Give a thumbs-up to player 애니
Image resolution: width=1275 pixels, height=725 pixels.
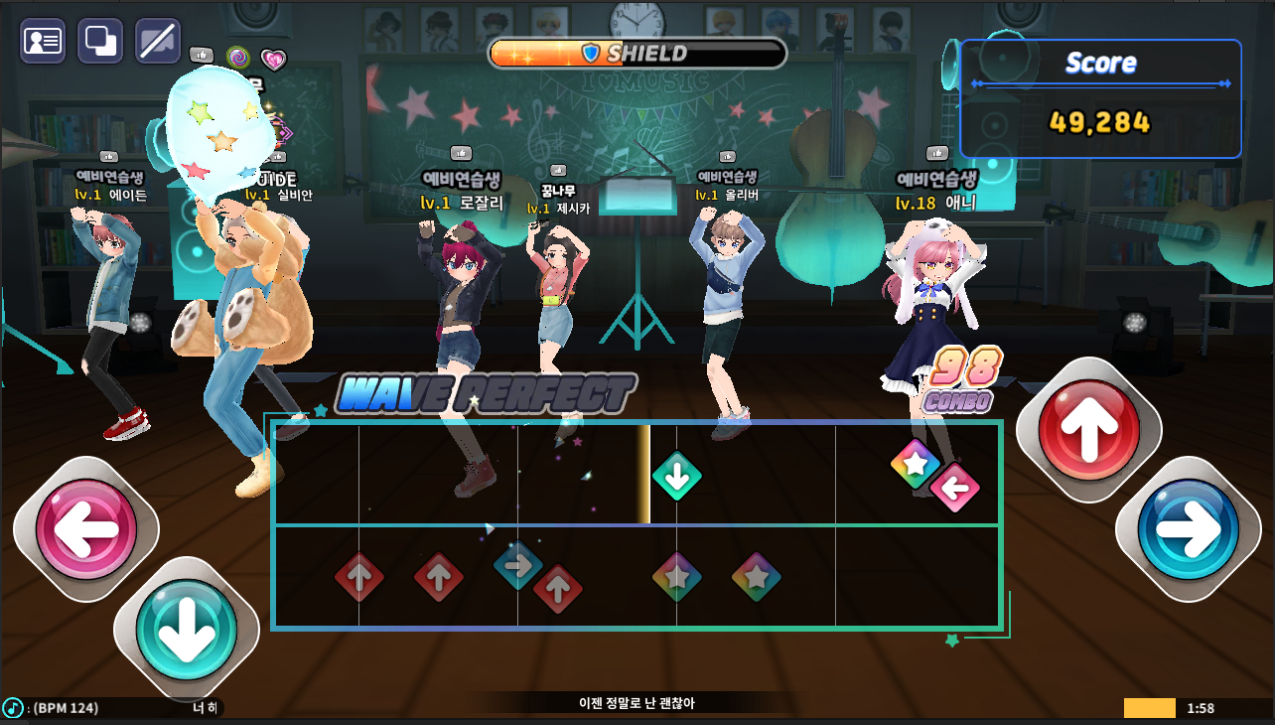coord(937,154)
